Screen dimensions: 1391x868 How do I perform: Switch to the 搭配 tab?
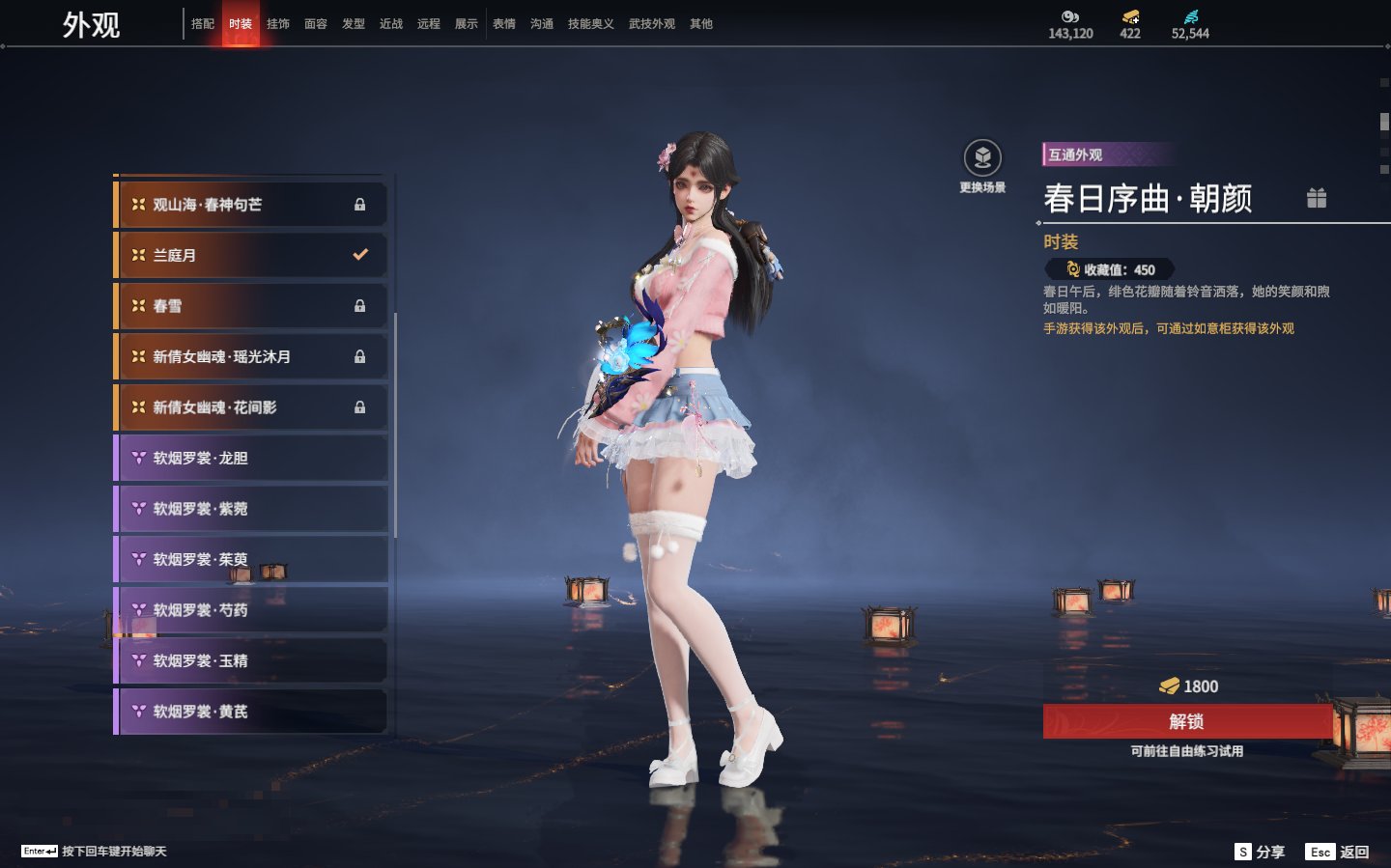pyautogui.click(x=203, y=24)
